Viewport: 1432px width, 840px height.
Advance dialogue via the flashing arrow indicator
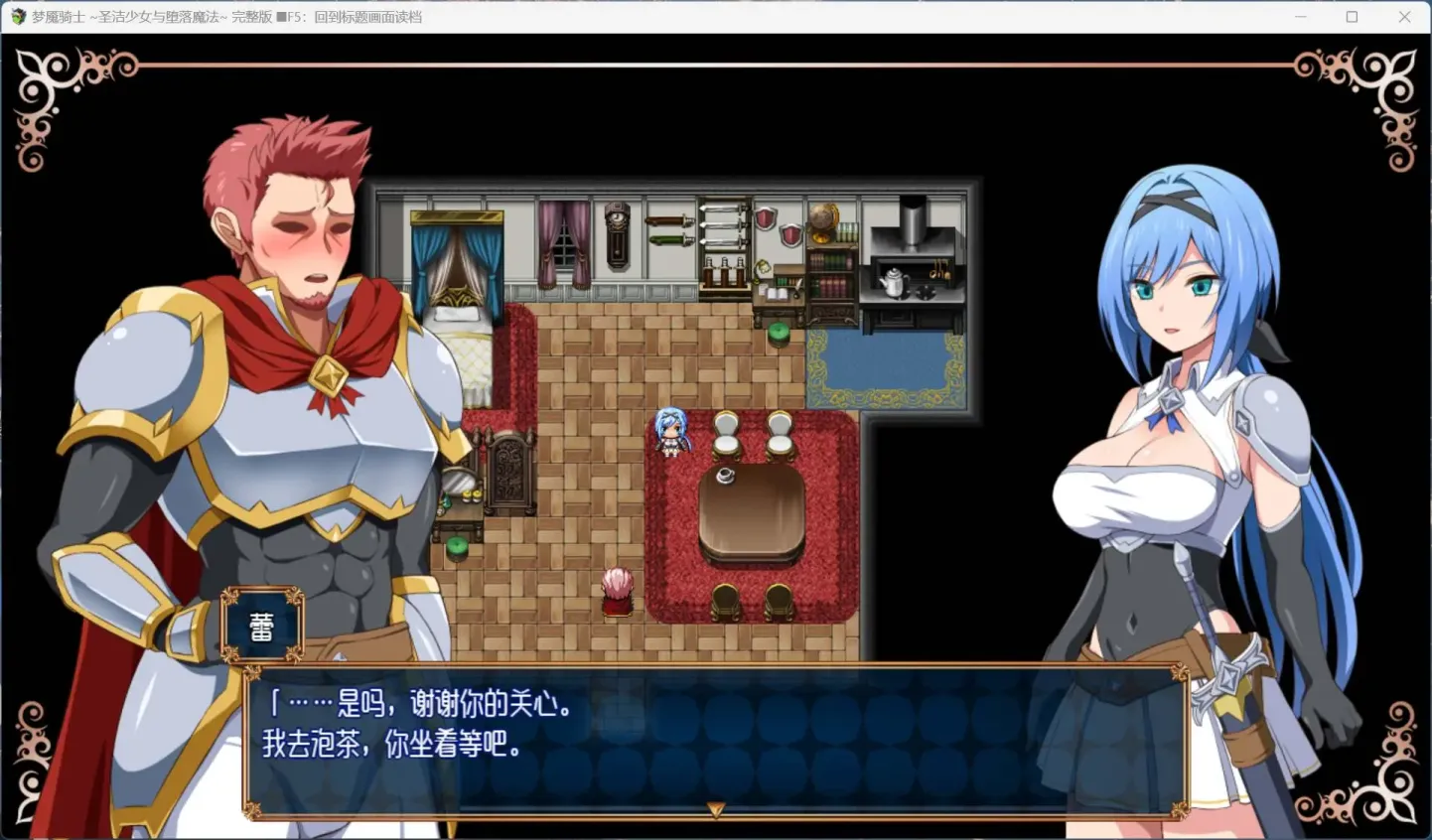point(714,809)
